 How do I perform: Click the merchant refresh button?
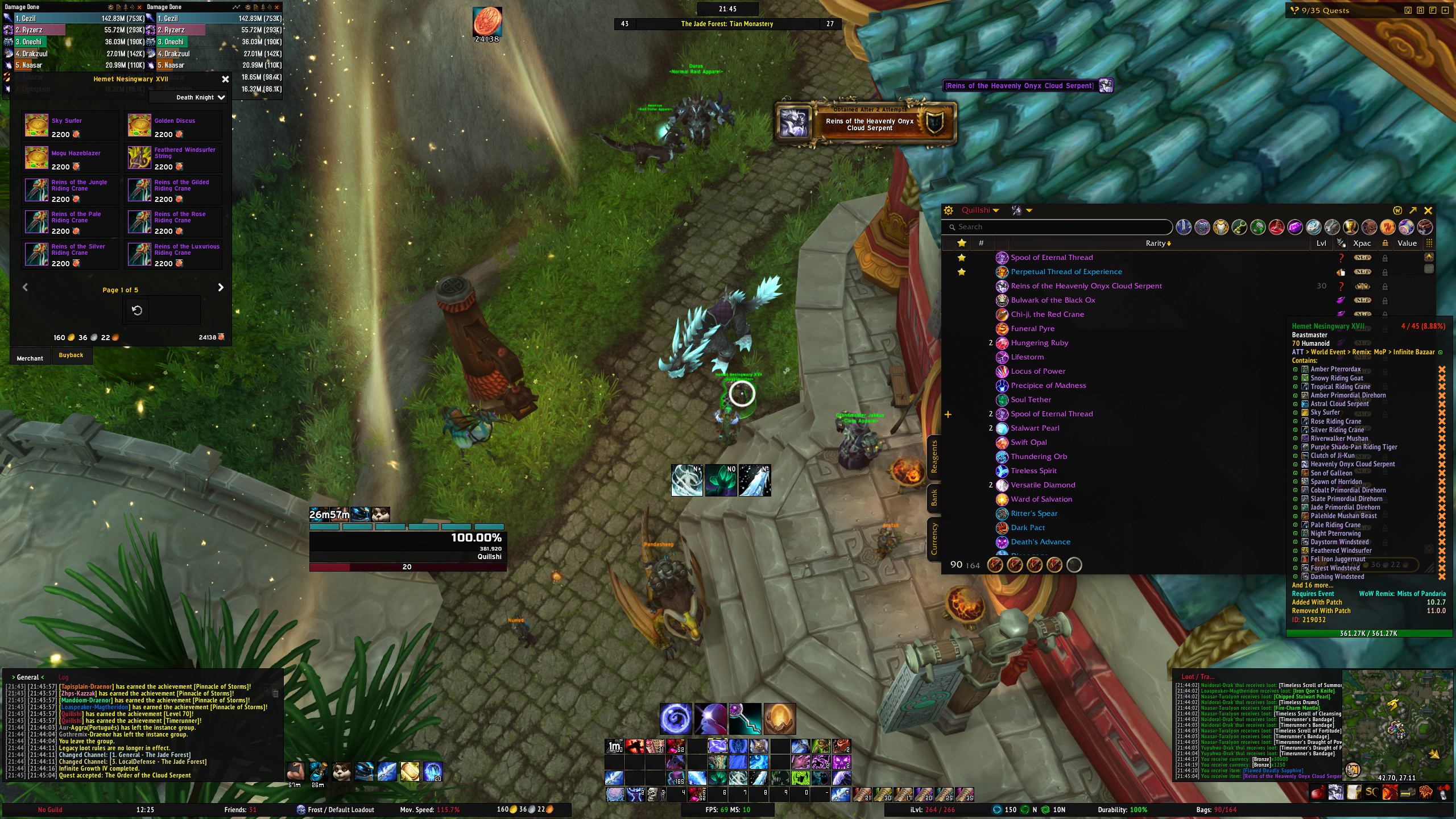137,311
